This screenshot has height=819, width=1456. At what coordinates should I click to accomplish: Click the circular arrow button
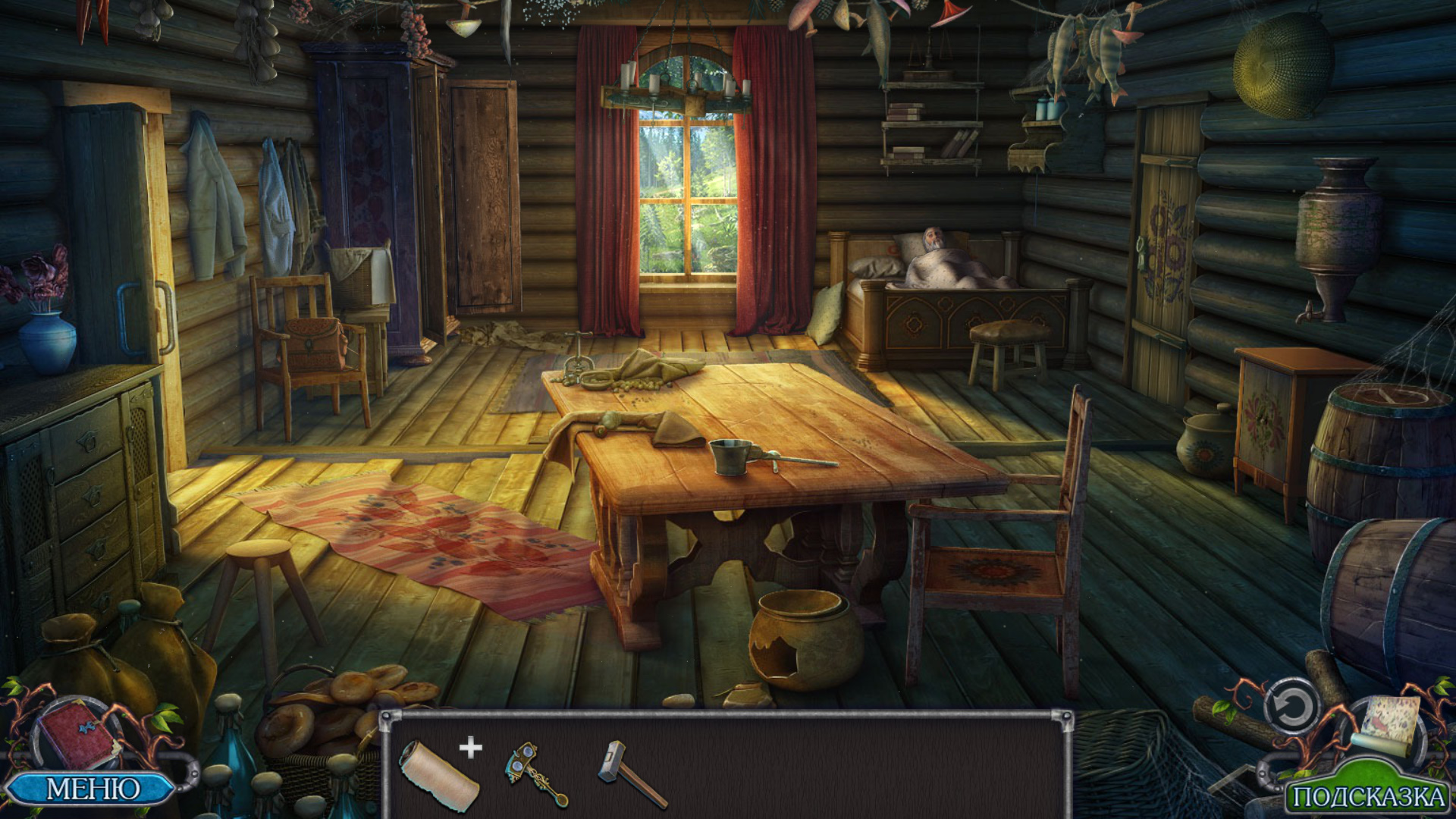coord(1291,708)
